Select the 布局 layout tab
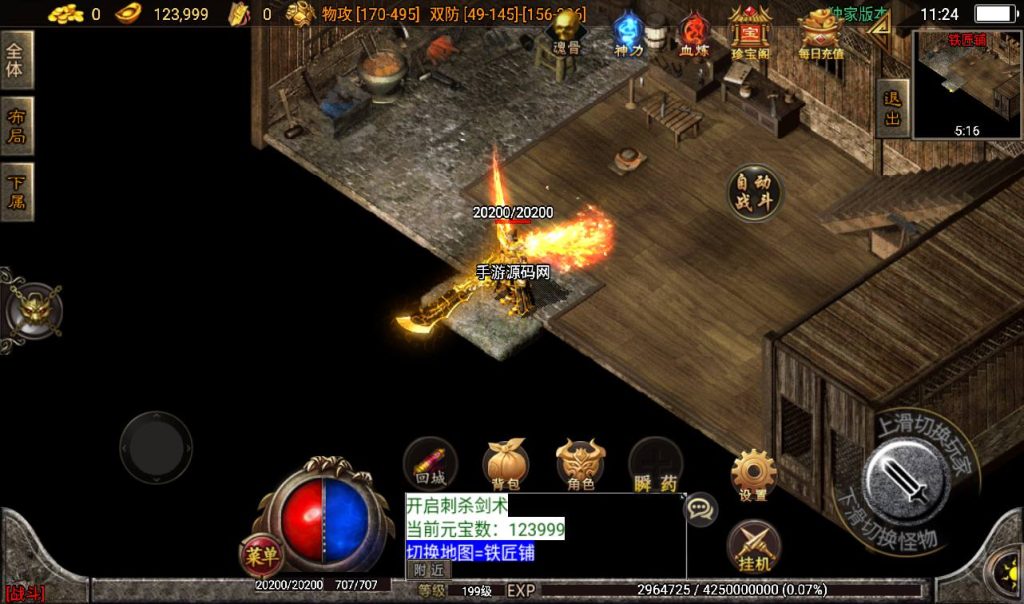1024x604 pixels. 16,126
